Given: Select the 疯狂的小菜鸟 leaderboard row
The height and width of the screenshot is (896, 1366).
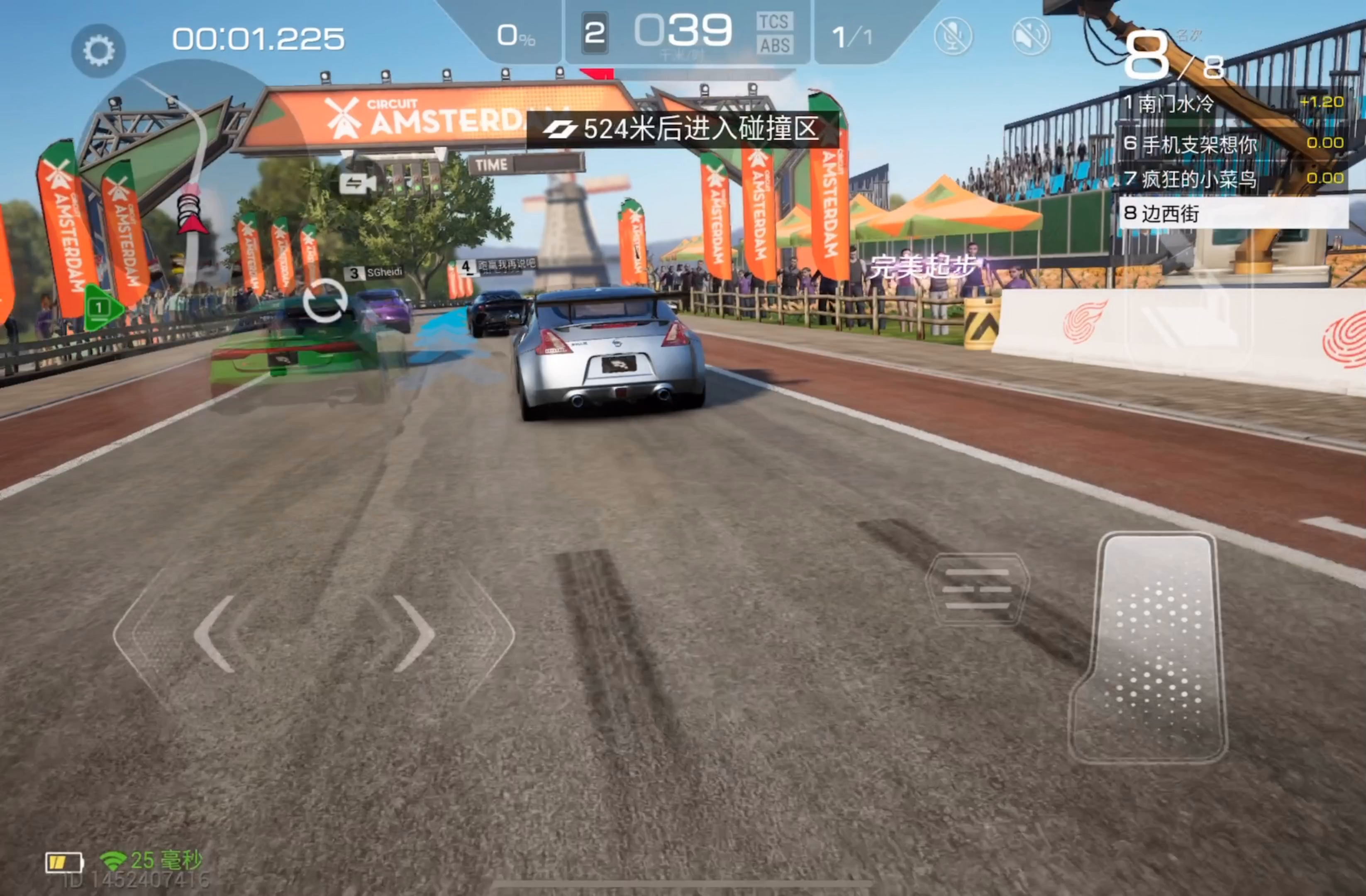Looking at the screenshot, I should 1233,179.
